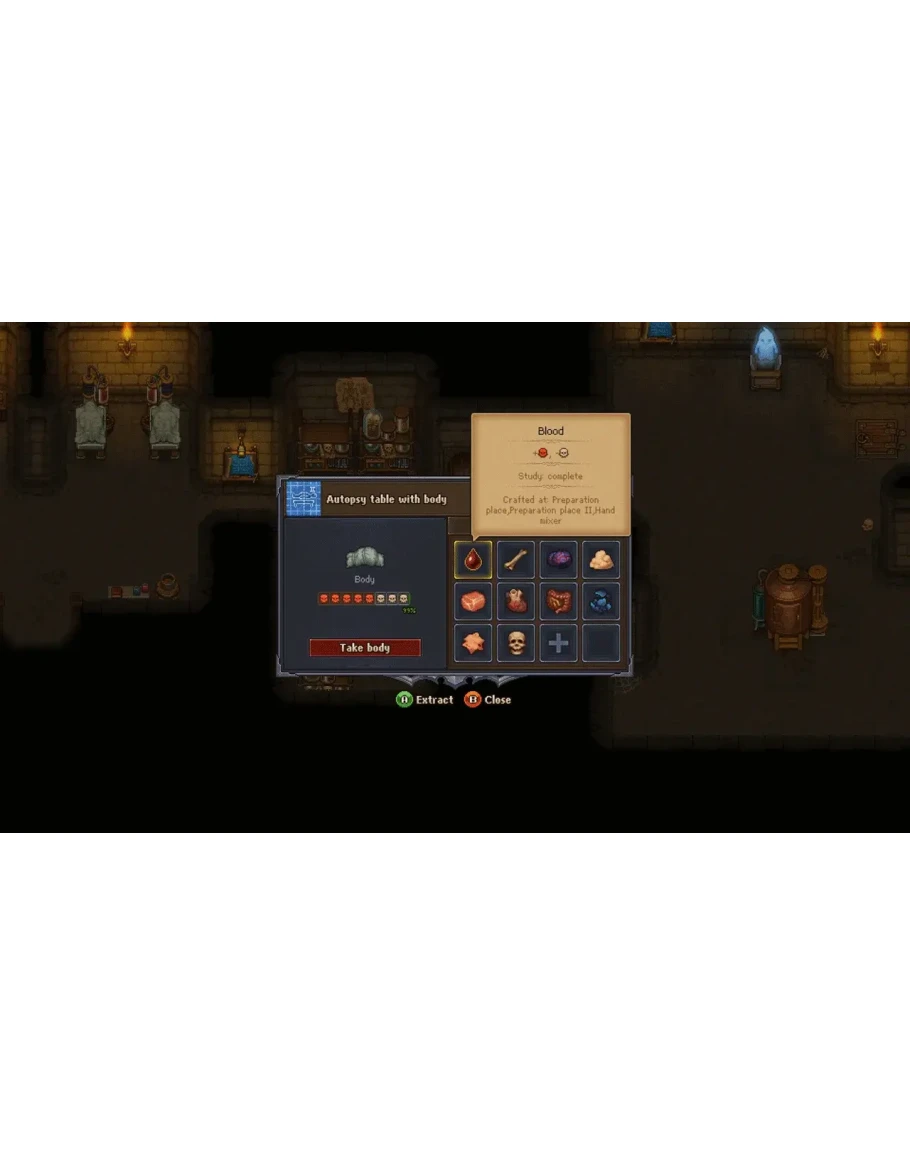
Task: Click the plus sign slot
Action: coord(559,643)
